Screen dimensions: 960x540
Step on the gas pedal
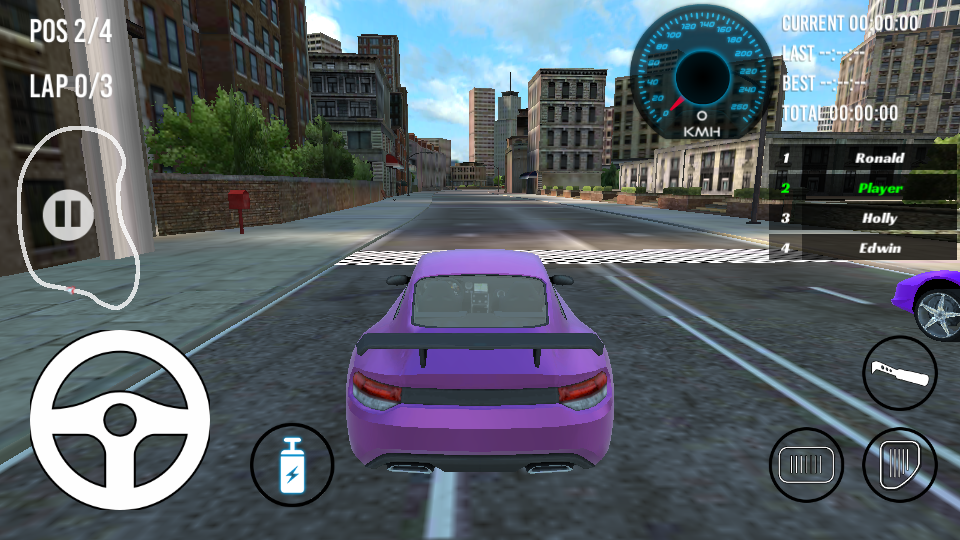pyautogui.click(x=899, y=465)
